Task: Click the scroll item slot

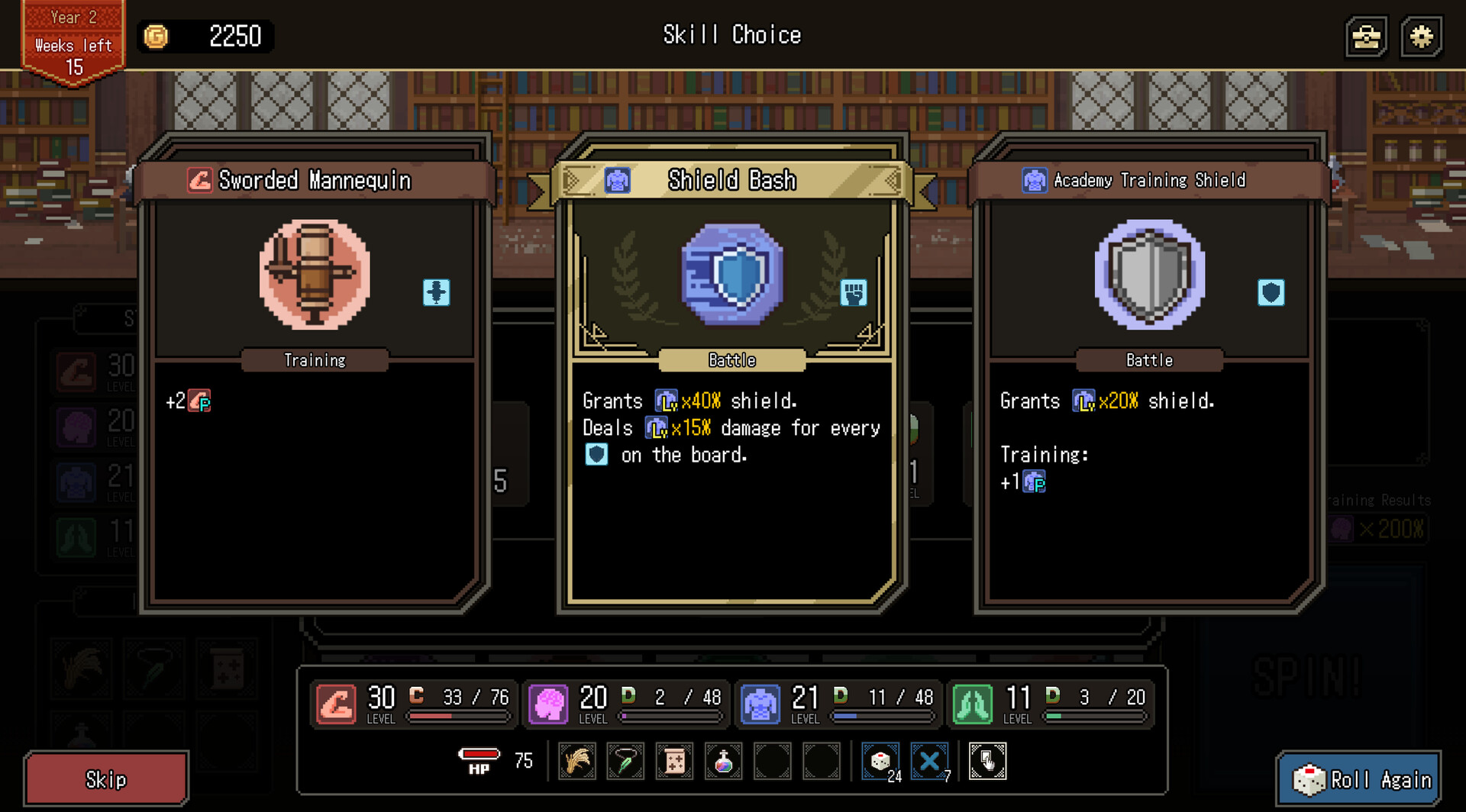Action: pyautogui.click(x=675, y=761)
